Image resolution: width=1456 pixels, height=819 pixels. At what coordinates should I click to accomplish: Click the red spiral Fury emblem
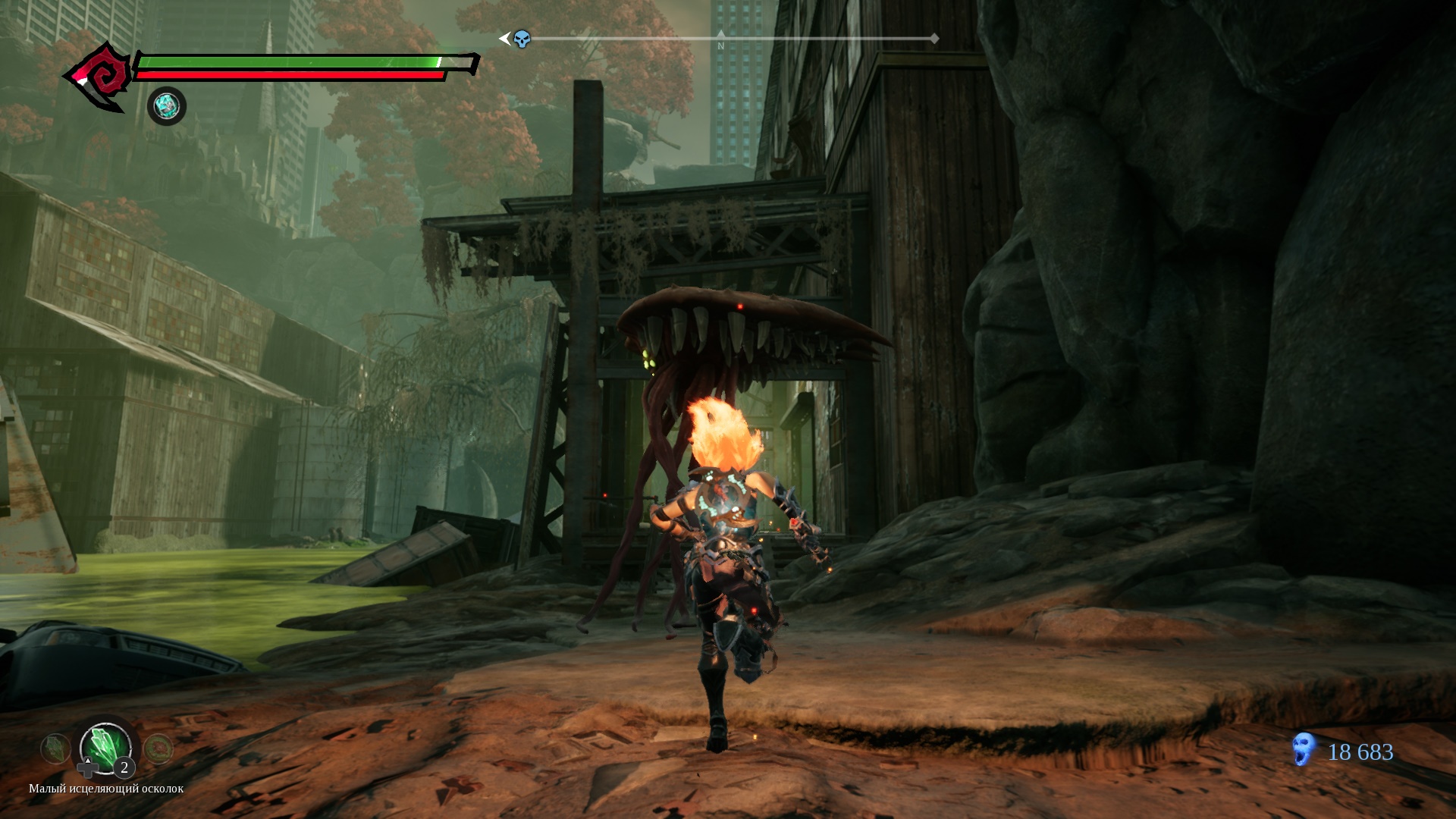pyautogui.click(x=102, y=77)
